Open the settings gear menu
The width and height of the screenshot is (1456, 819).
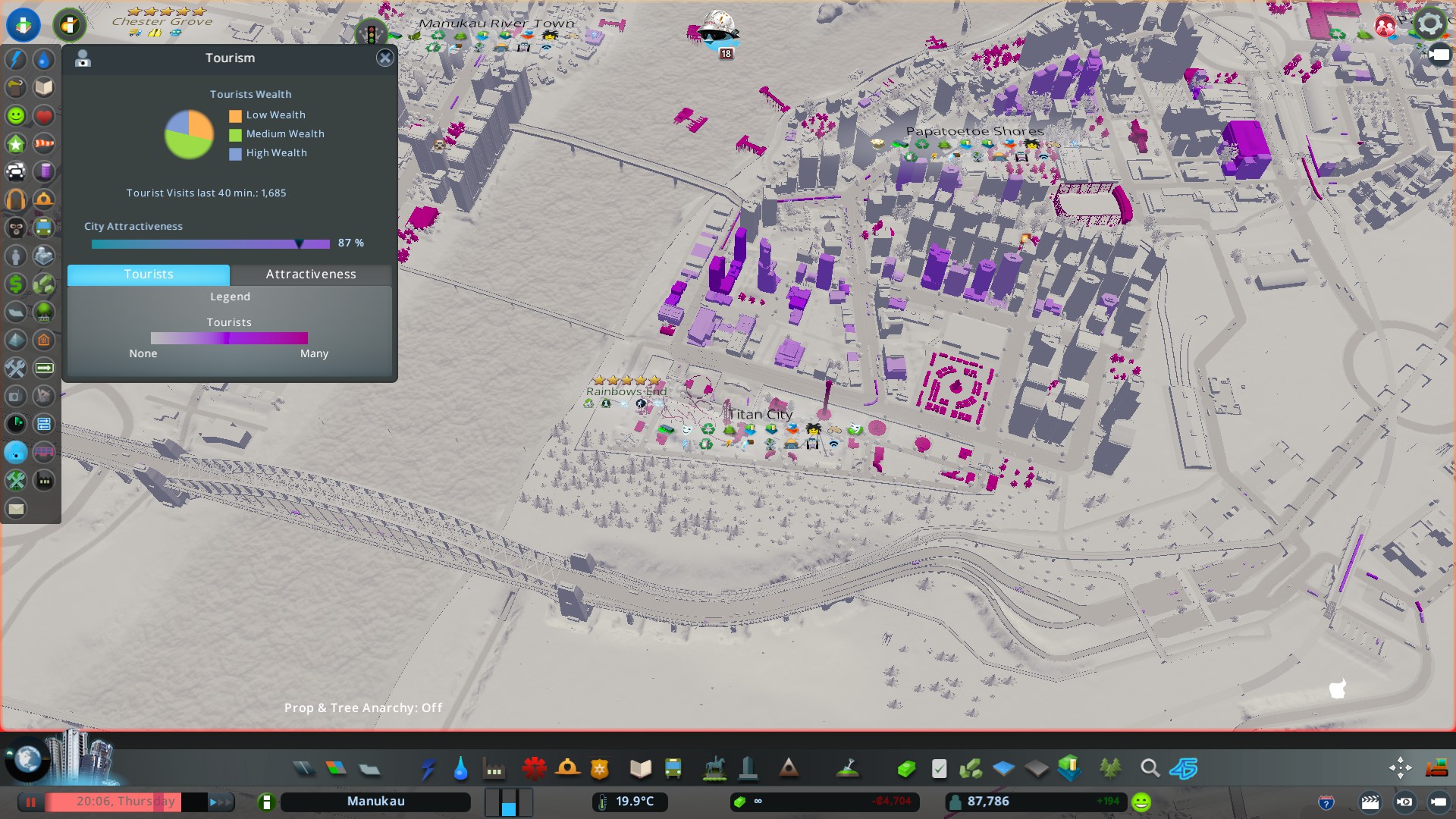1429,24
